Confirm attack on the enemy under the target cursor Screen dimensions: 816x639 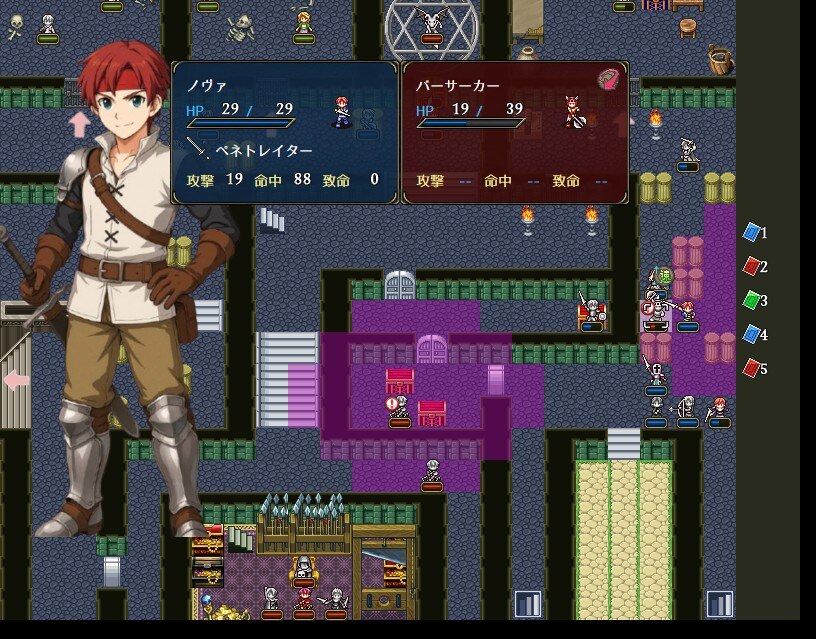[656, 312]
